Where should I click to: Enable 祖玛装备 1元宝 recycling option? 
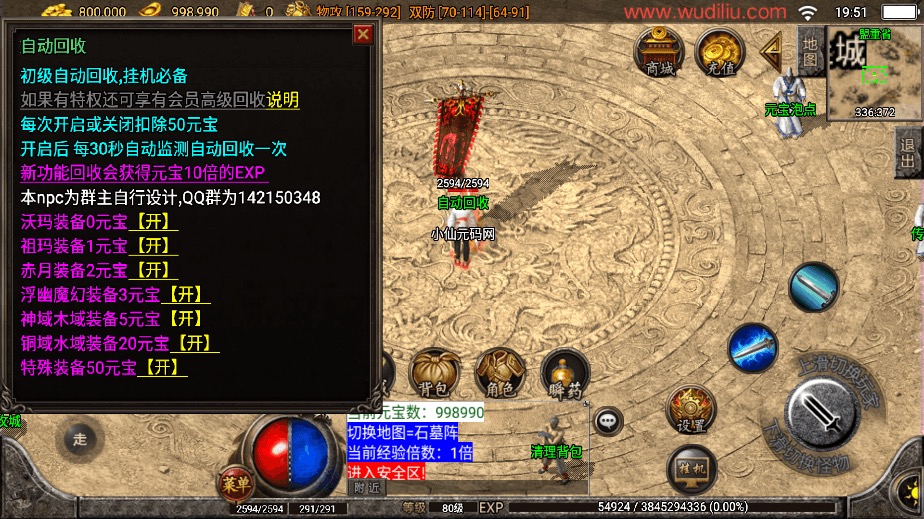pos(155,246)
